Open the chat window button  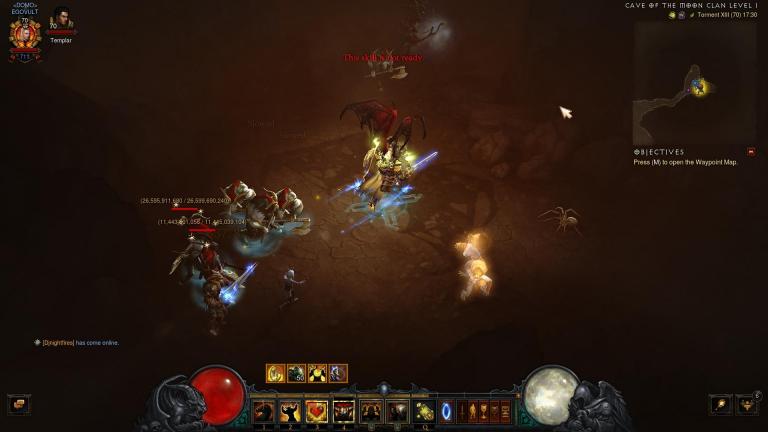pos(17,404)
